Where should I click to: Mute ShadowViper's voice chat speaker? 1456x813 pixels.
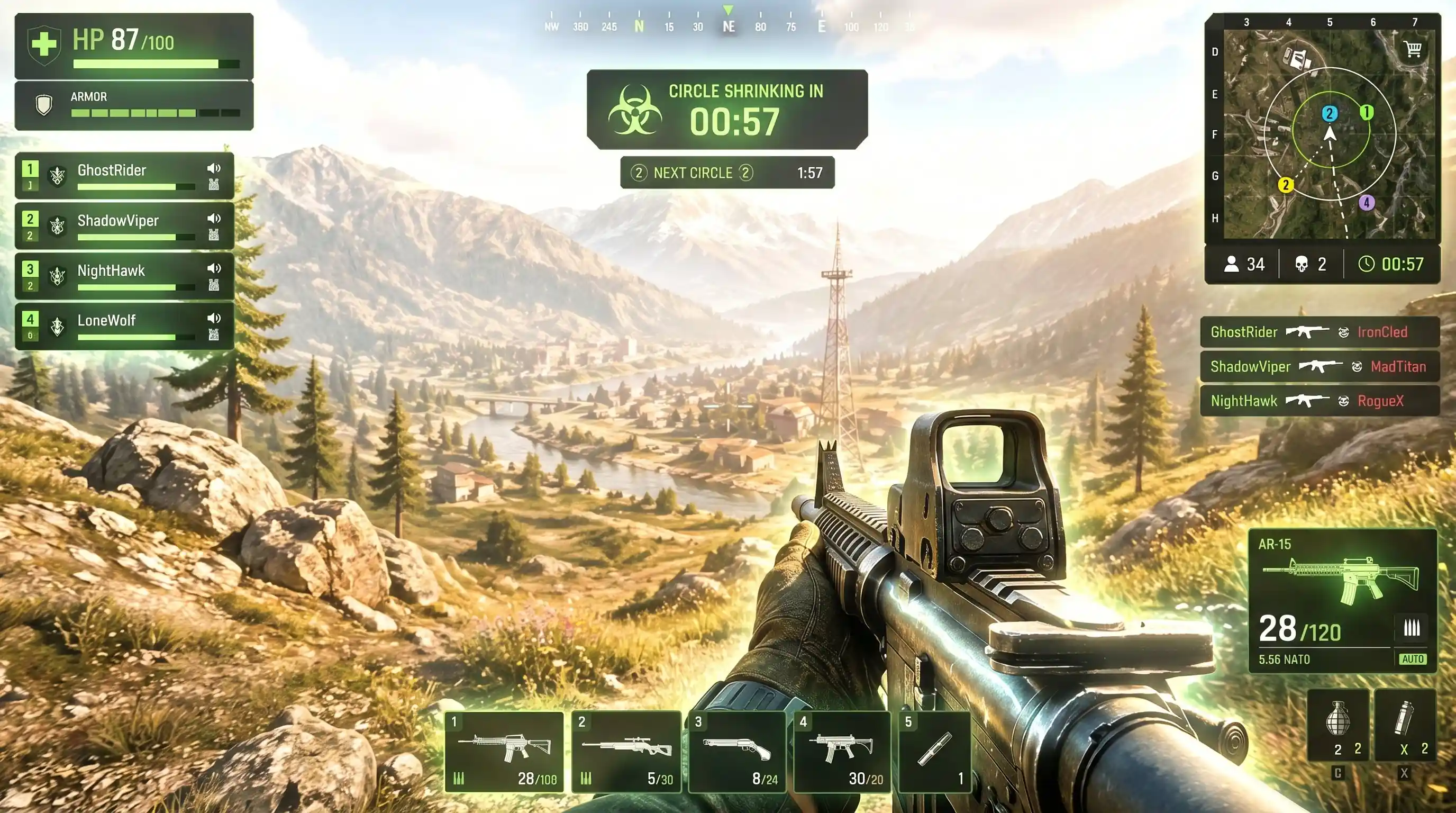coord(214,219)
